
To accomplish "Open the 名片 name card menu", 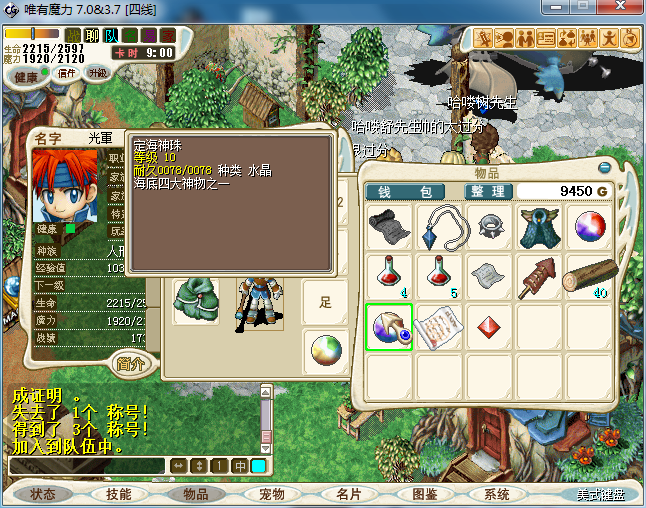I will click(x=347, y=494).
